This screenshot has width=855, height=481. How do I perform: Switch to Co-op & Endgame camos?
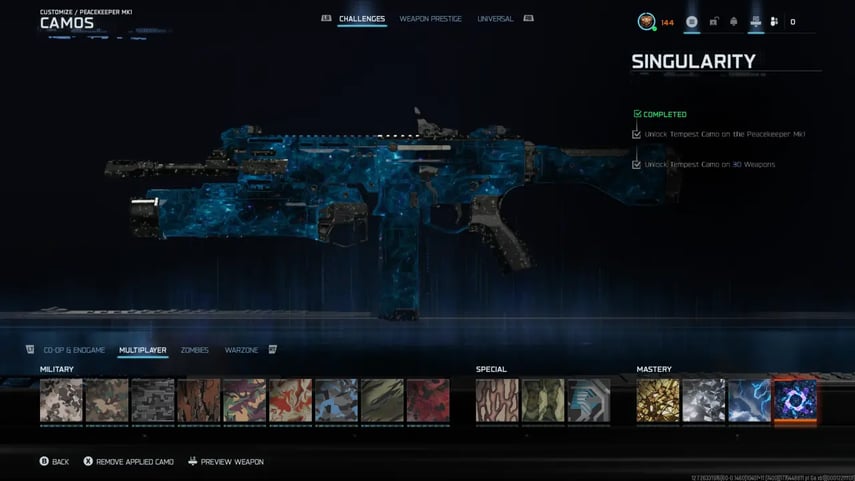[x=74, y=350]
